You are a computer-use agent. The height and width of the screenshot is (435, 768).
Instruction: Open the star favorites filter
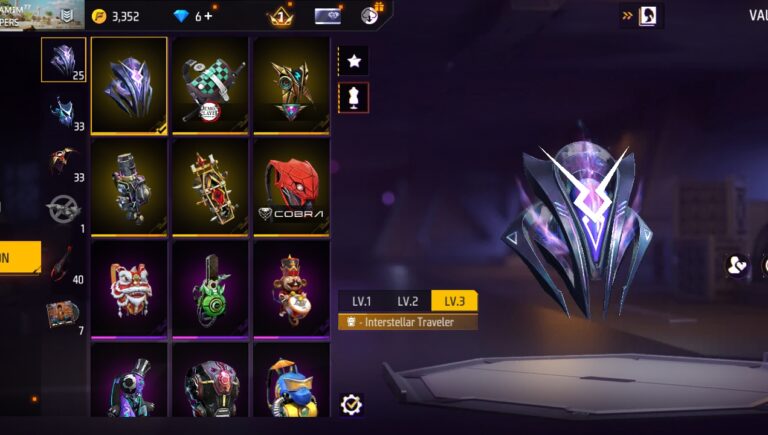click(x=354, y=61)
